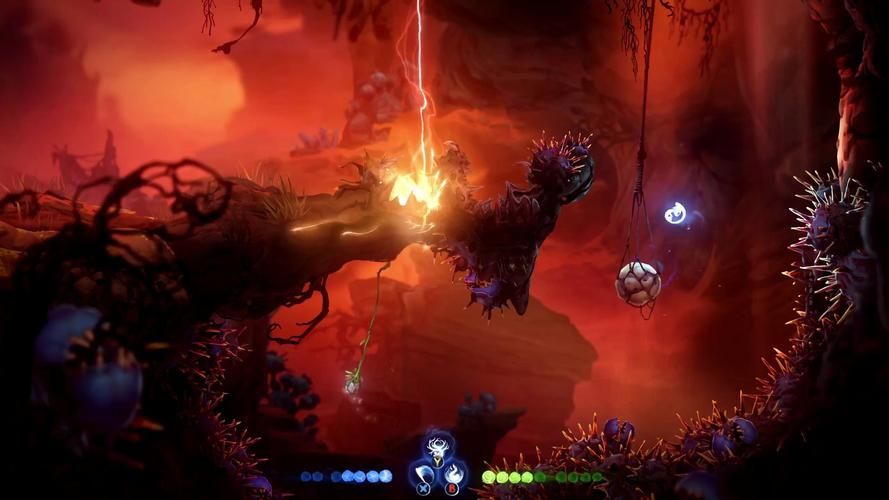Screen dimensions: 889x500
Task: Choose the white flame ability icon
Action: pos(452,473)
